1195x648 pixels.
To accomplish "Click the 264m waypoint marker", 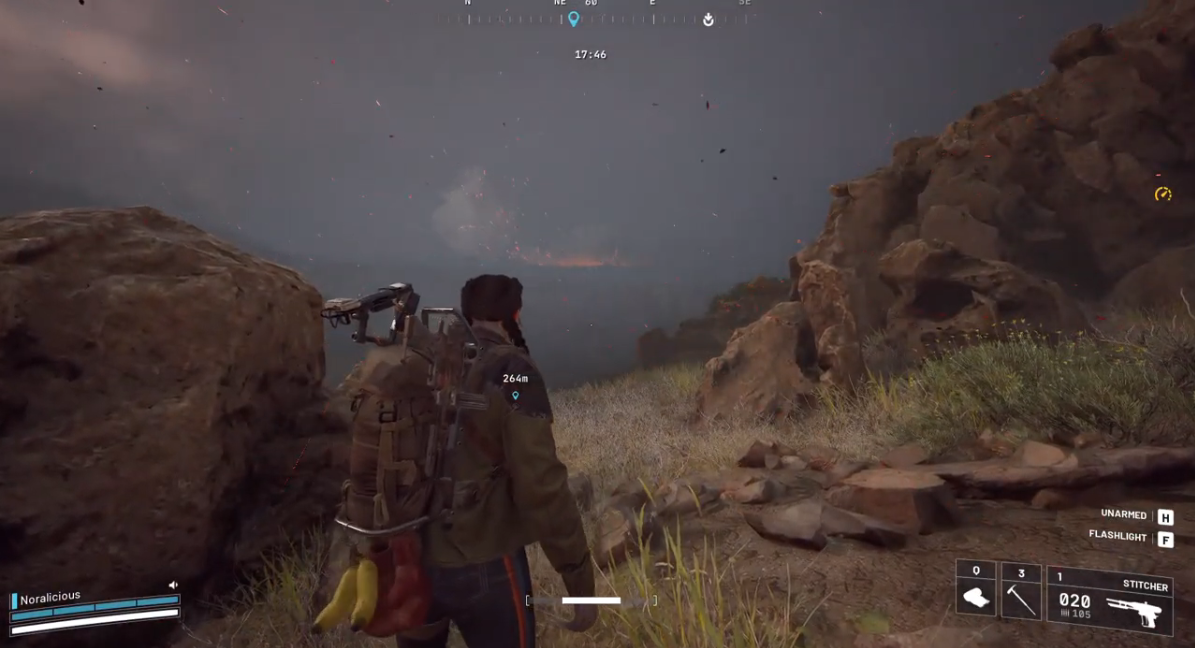I will (x=515, y=395).
